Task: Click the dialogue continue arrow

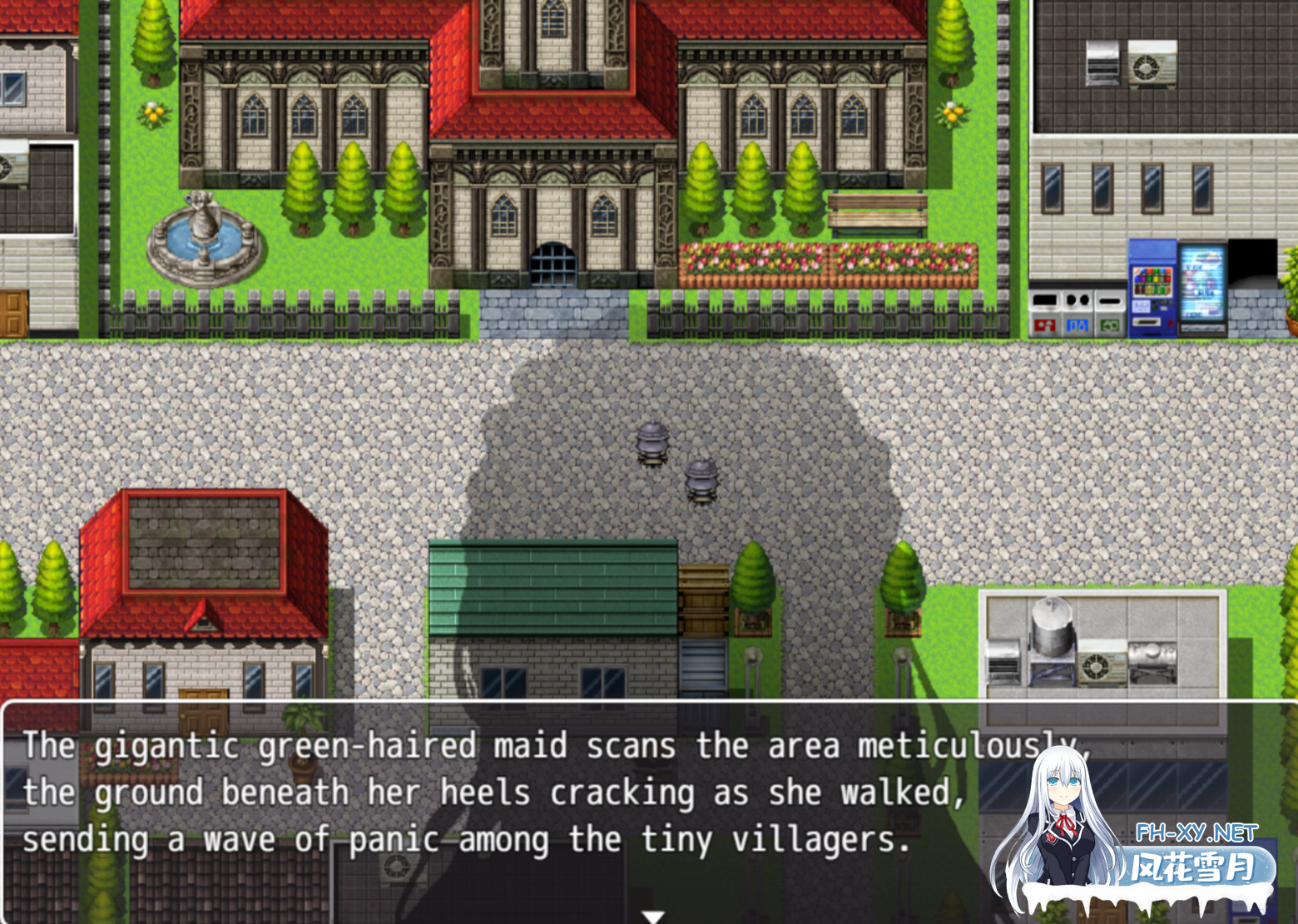Action: 651,915
